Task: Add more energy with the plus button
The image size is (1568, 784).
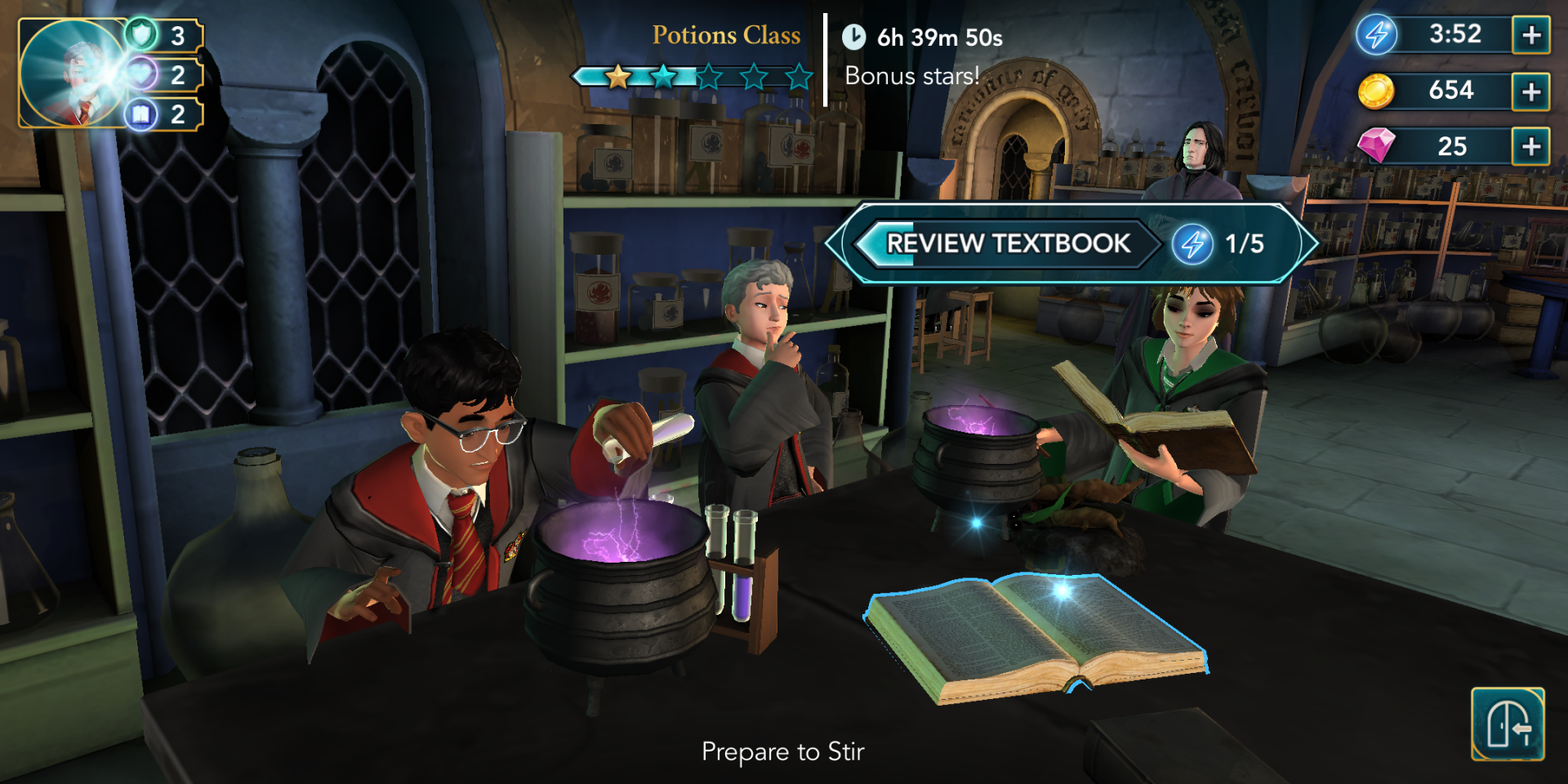Action: (1531, 35)
